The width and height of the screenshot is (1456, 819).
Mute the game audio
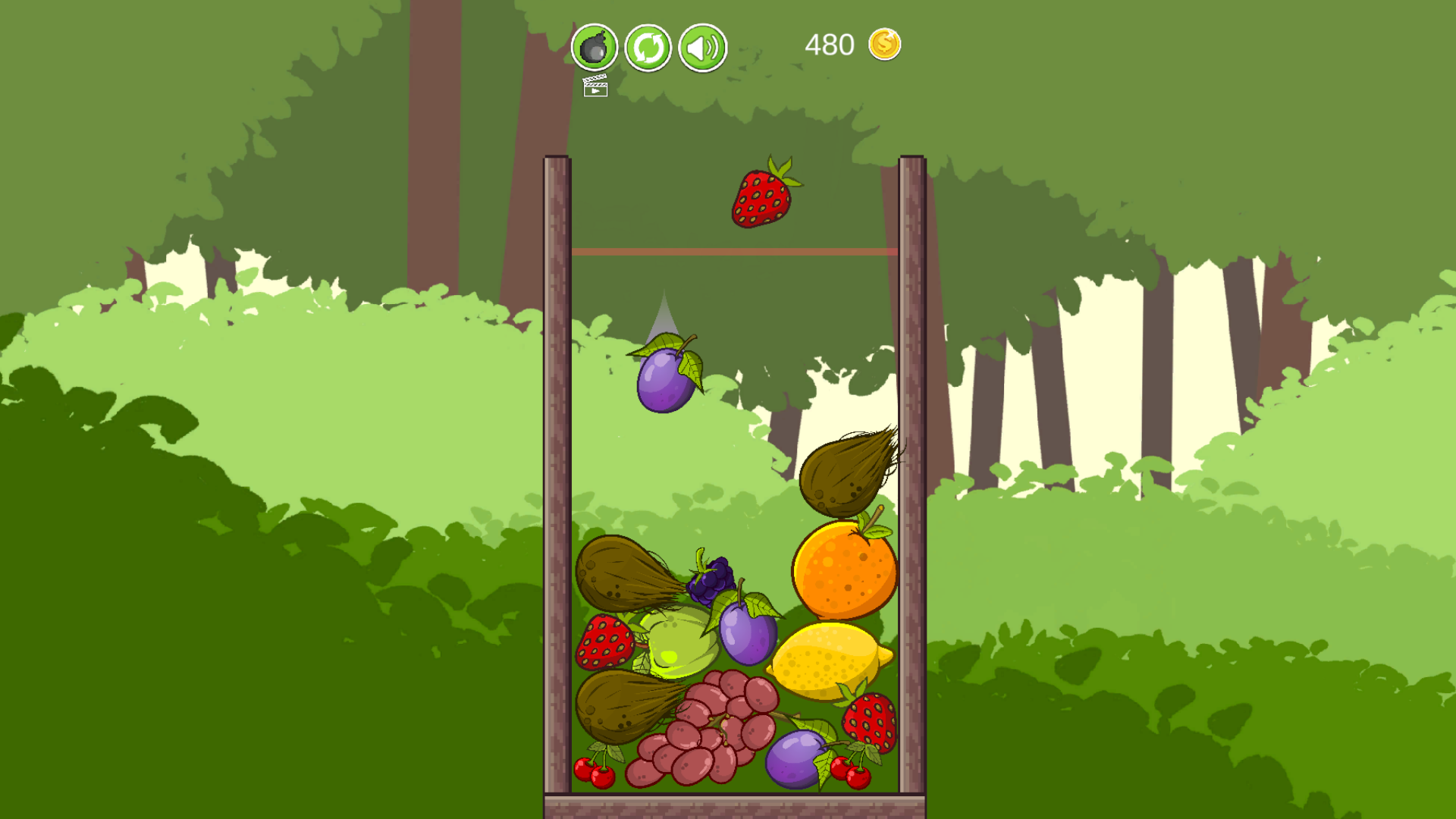click(x=701, y=47)
